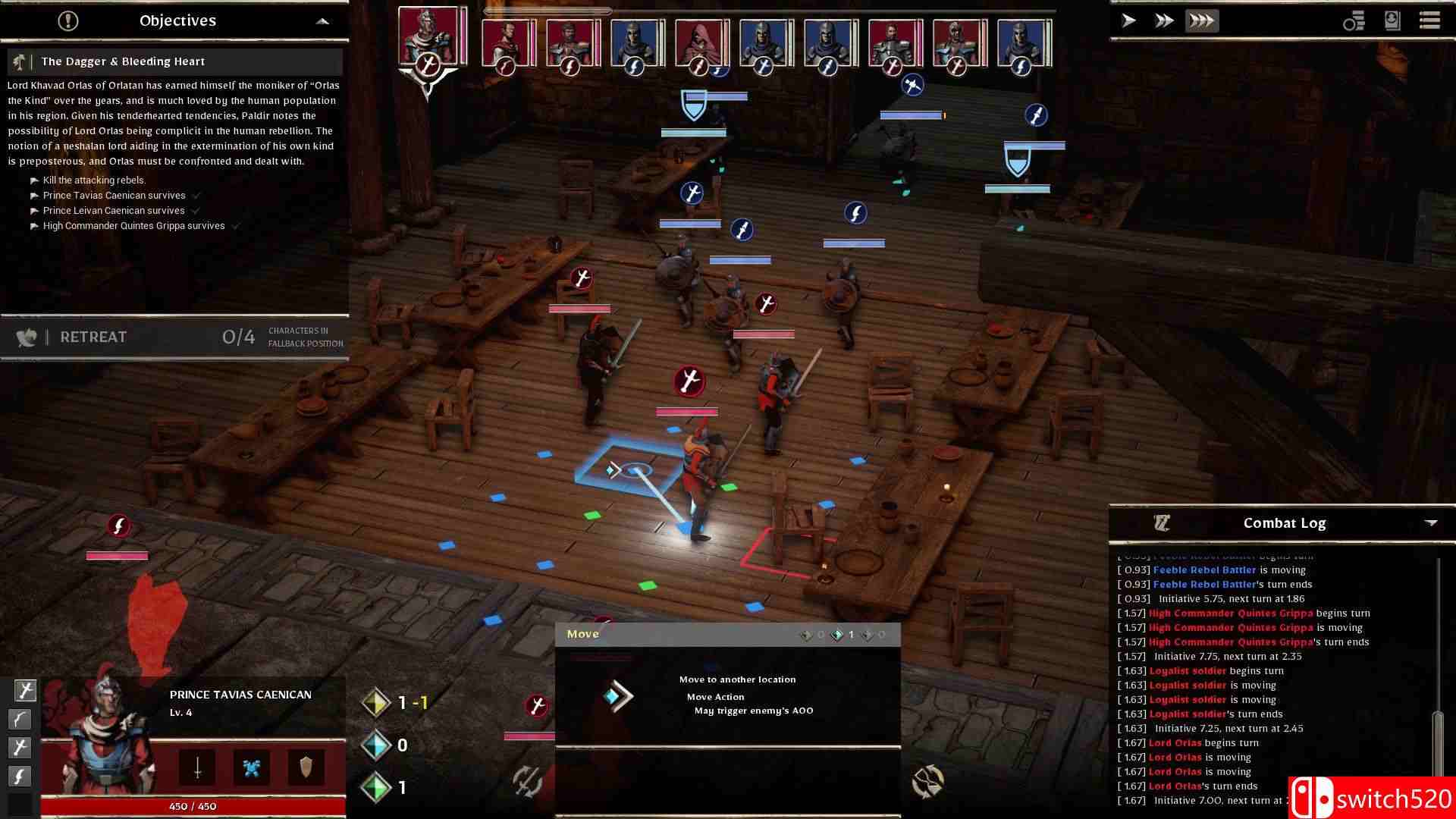
Task: Select the triple-arrow fastest speed
Action: (1201, 20)
